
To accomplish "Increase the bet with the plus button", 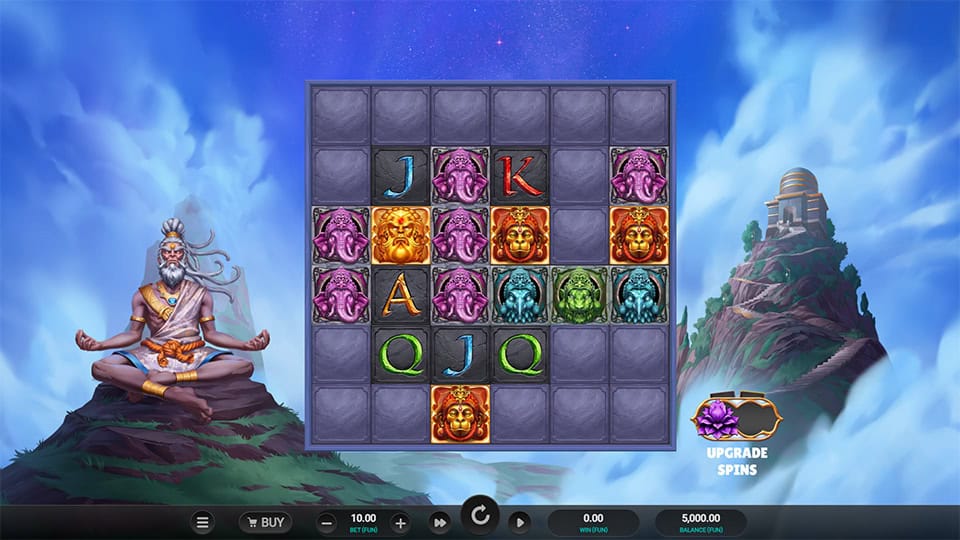I will tap(400, 522).
